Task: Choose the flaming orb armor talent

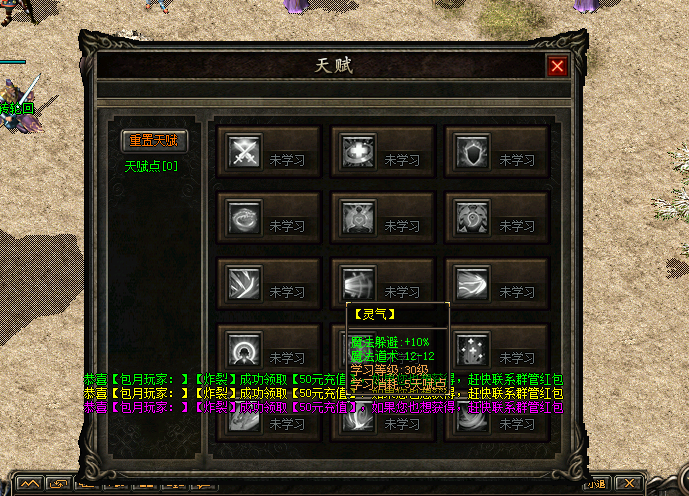Action: click(471, 218)
